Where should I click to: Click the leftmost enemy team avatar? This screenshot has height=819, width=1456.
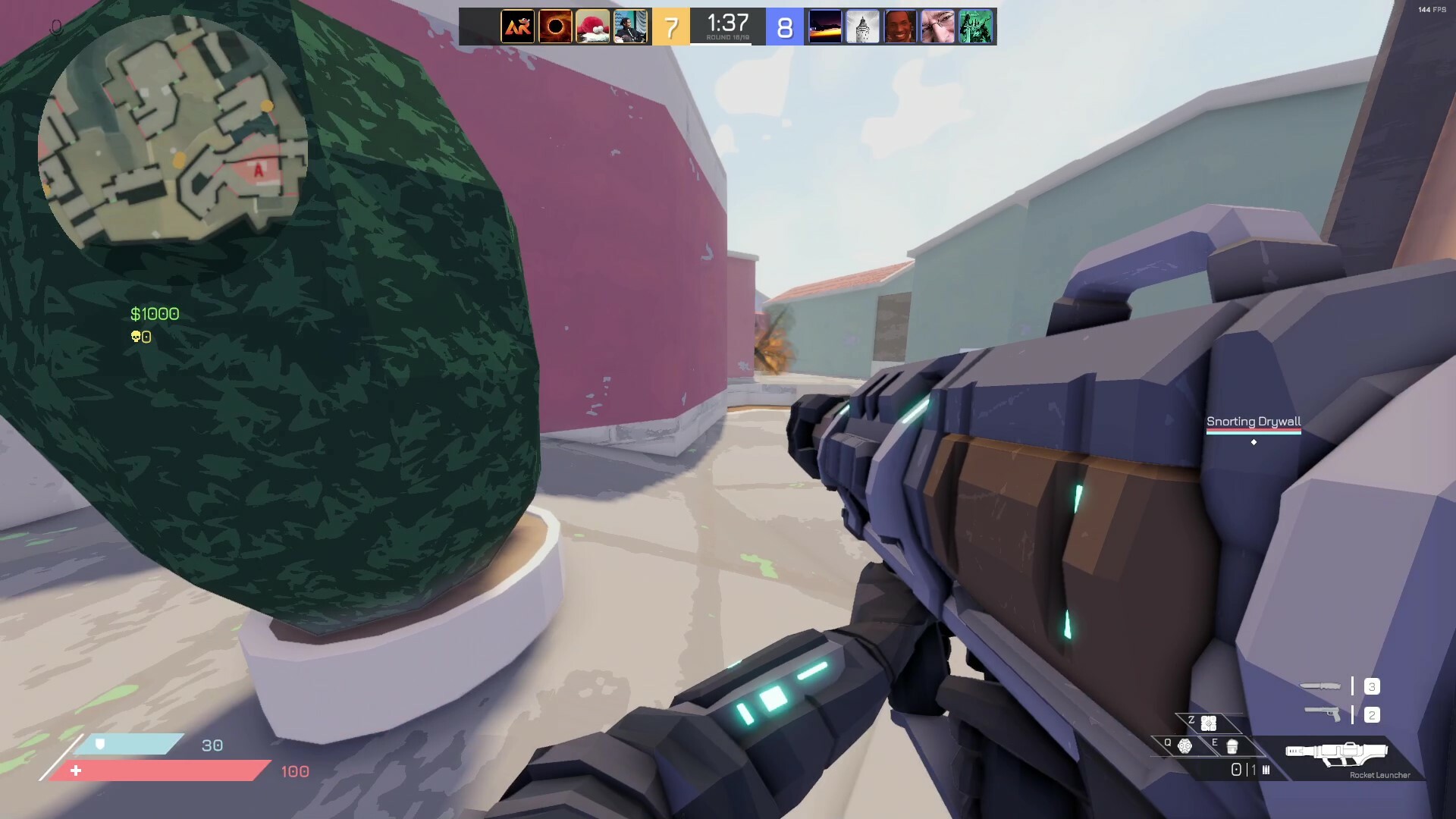coord(824,27)
